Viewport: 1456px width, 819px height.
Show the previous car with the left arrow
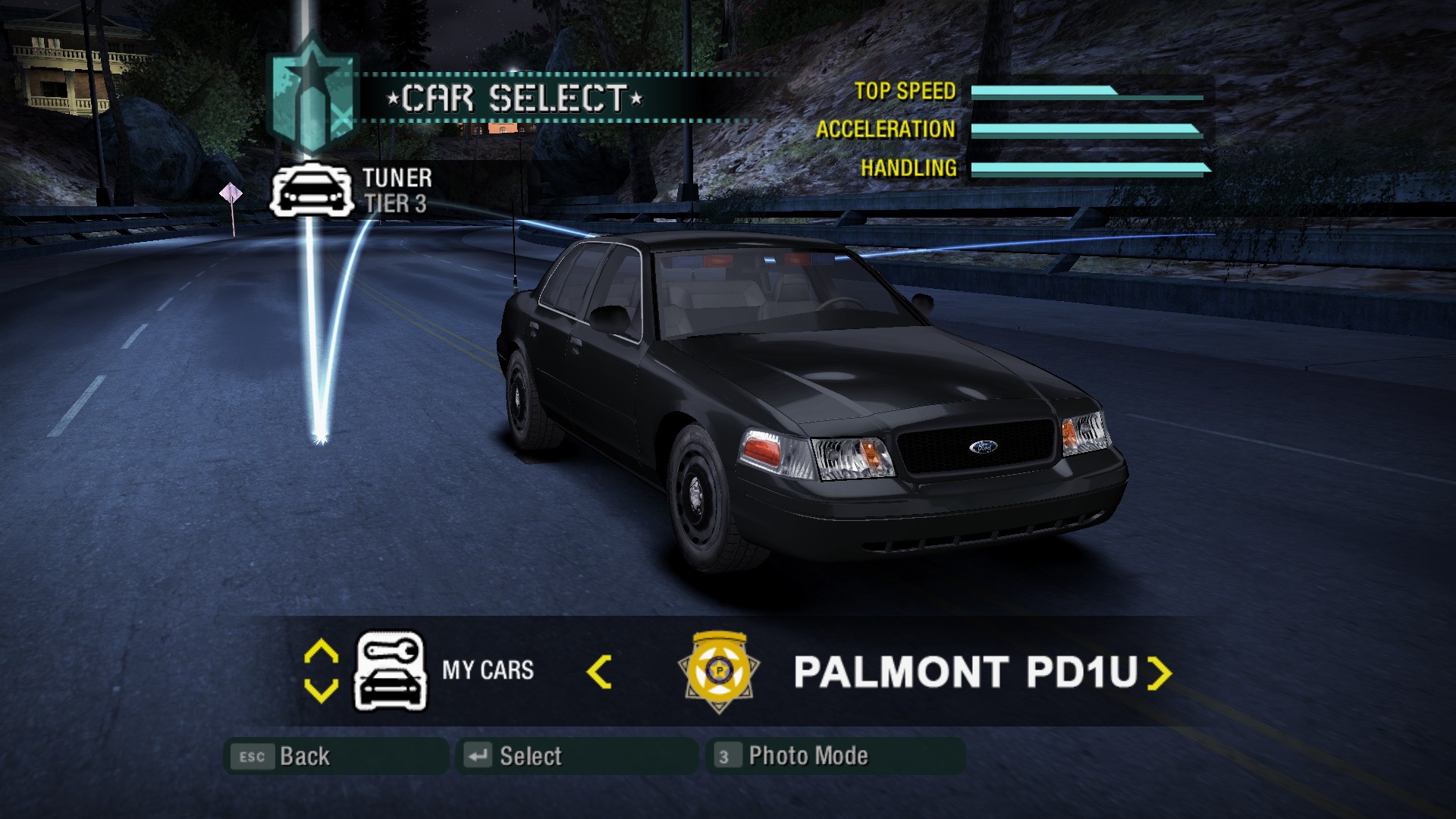[599, 672]
